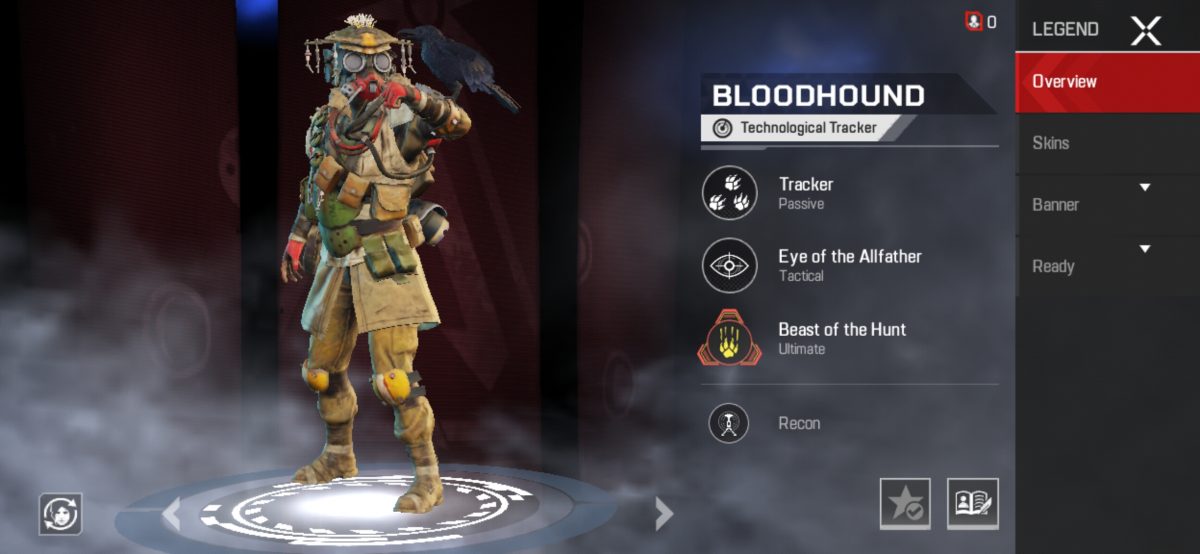The image size is (1200, 554).
Task: Show the next legend with right arrow
Action: 663,514
